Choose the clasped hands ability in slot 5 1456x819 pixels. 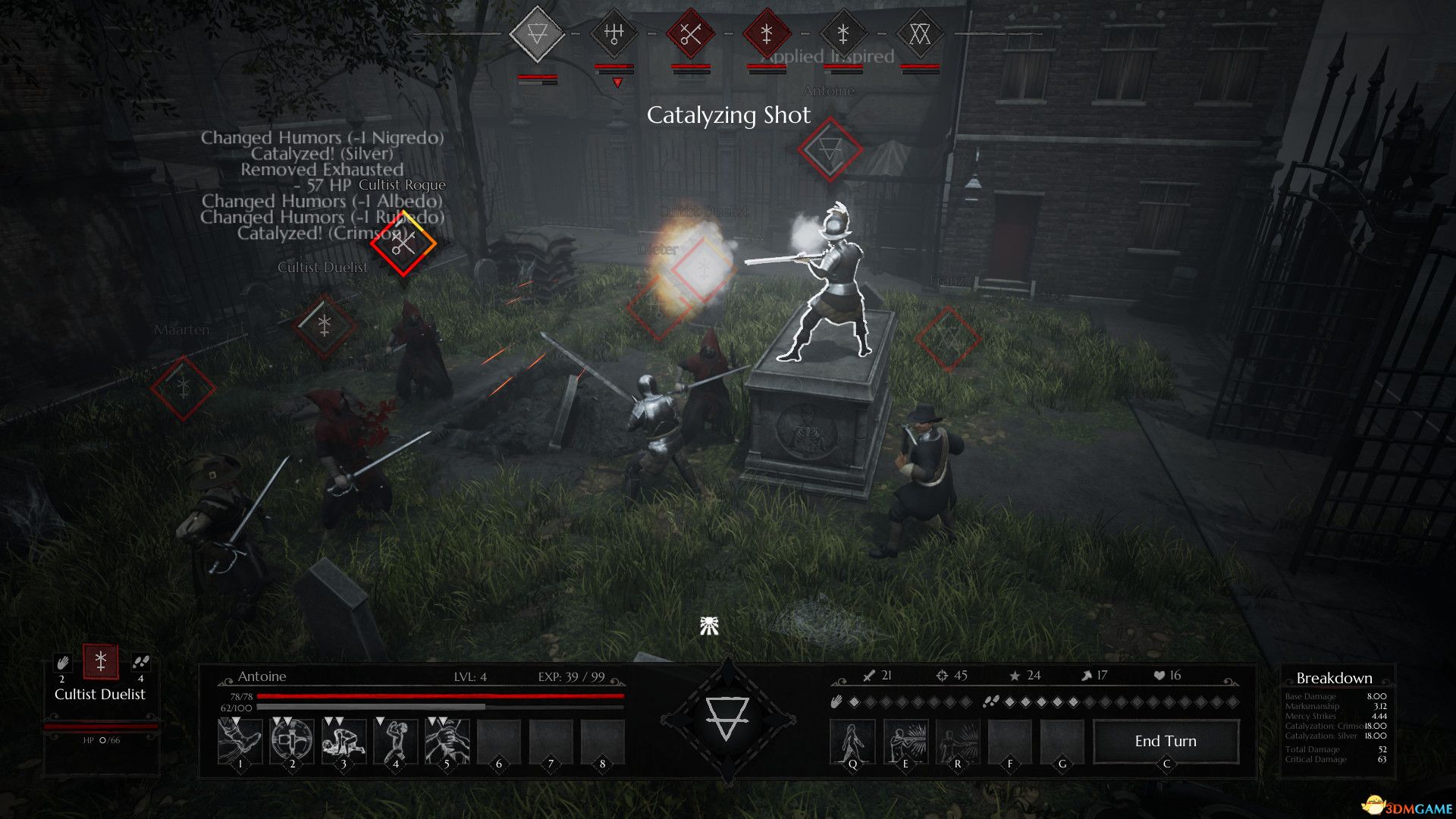[x=447, y=740]
